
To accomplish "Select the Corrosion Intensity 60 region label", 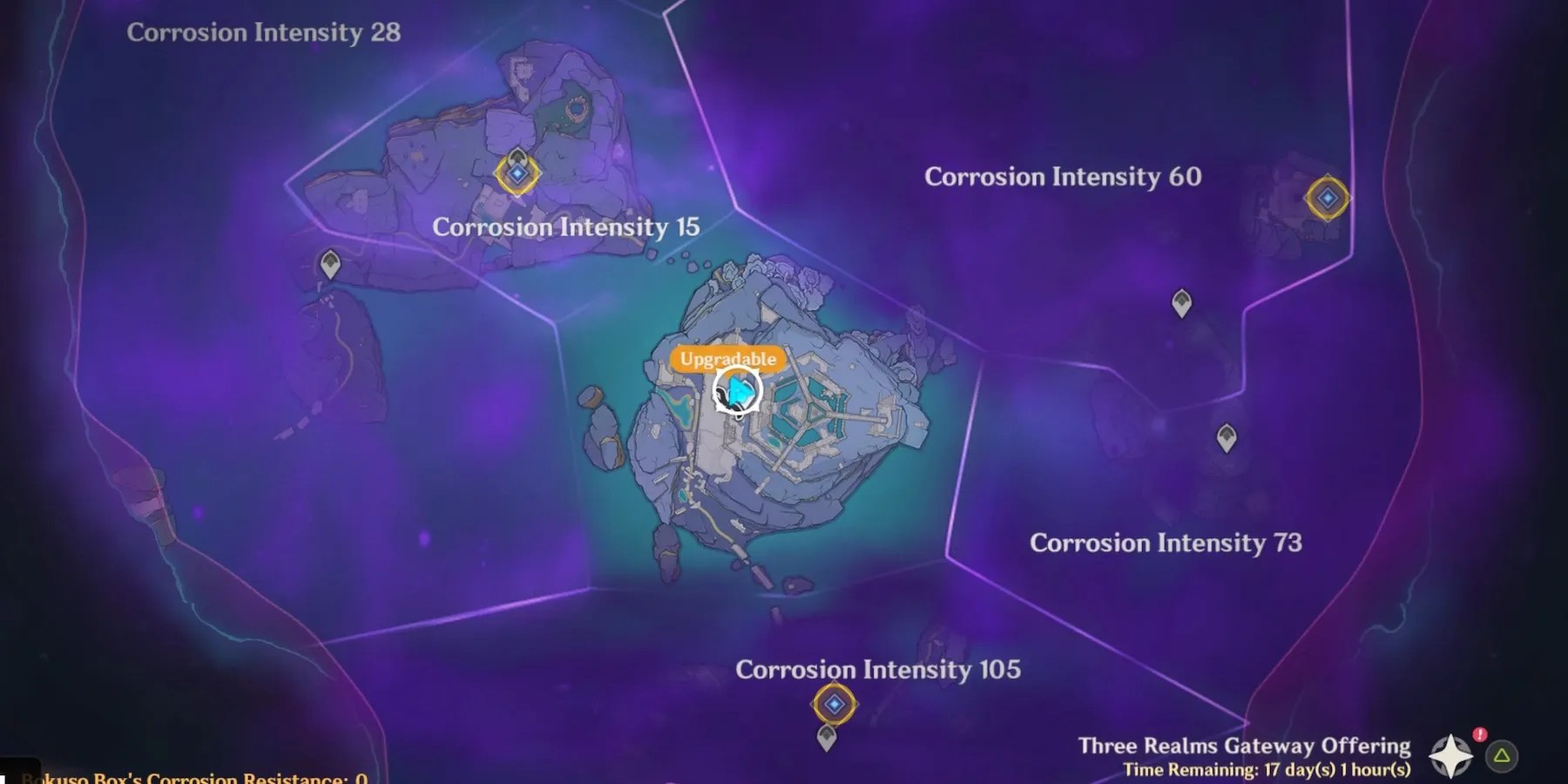I will [x=1064, y=176].
